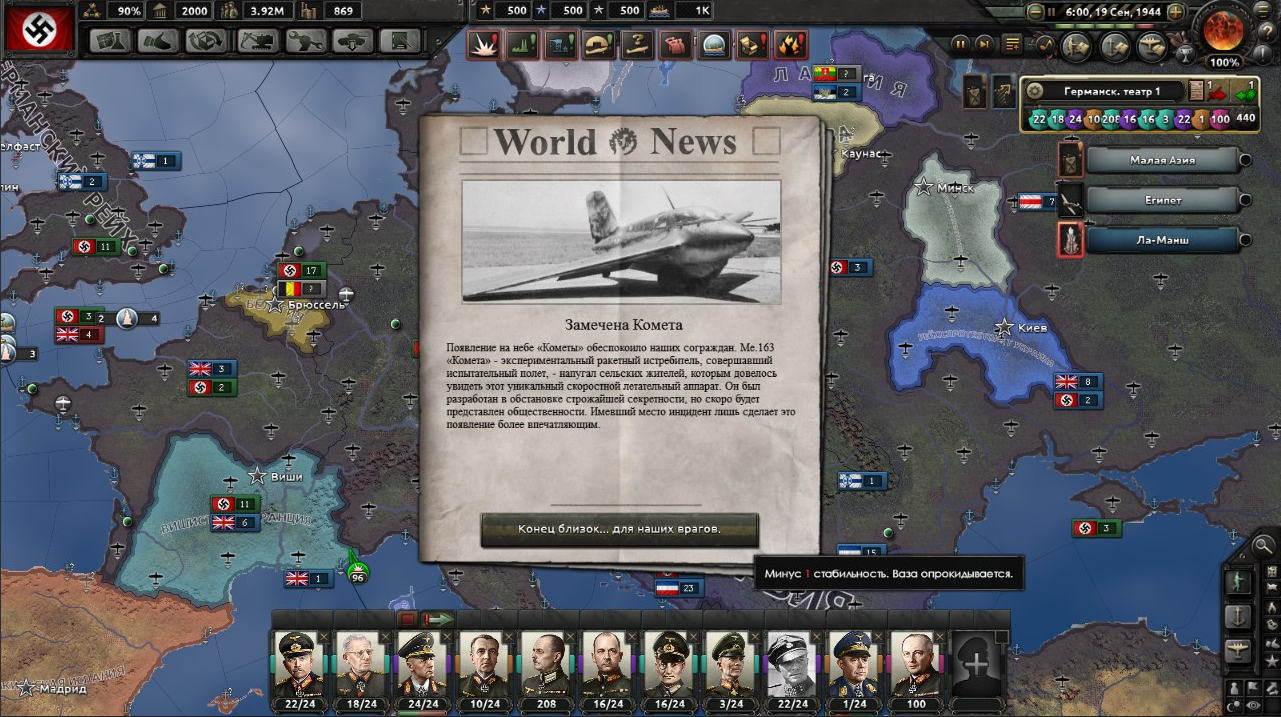Click the explosion alert icon
Screen dimensions: 1281x717
click(x=485, y=45)
